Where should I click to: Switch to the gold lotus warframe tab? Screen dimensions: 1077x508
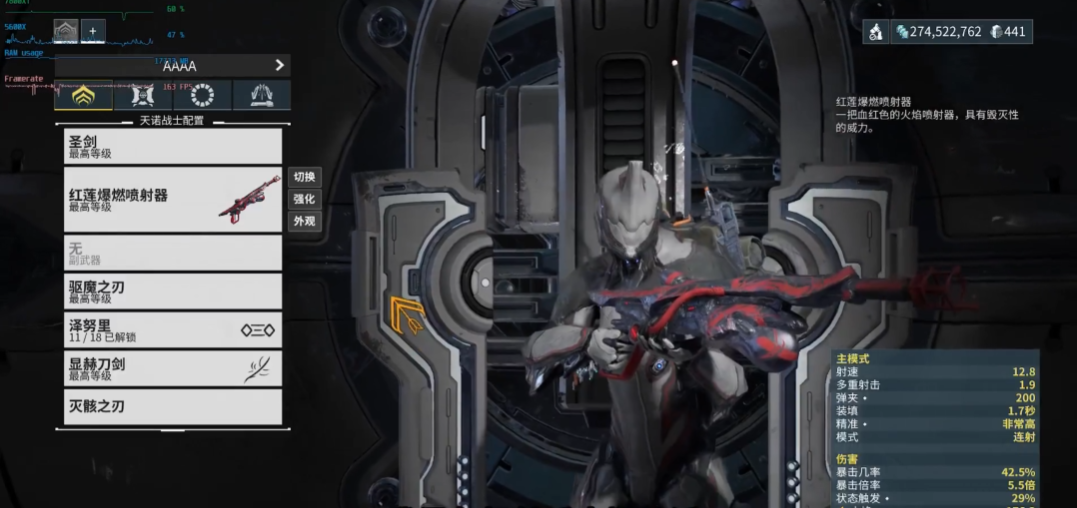tap(83, 96)
